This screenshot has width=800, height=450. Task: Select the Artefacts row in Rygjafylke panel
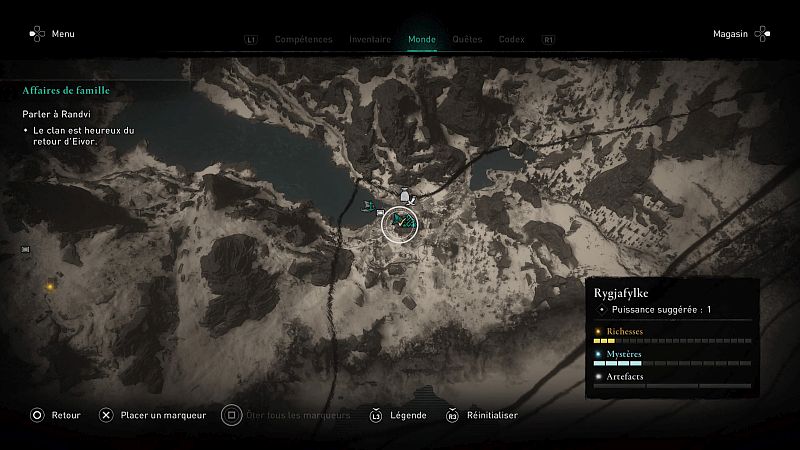coord(671,379)
